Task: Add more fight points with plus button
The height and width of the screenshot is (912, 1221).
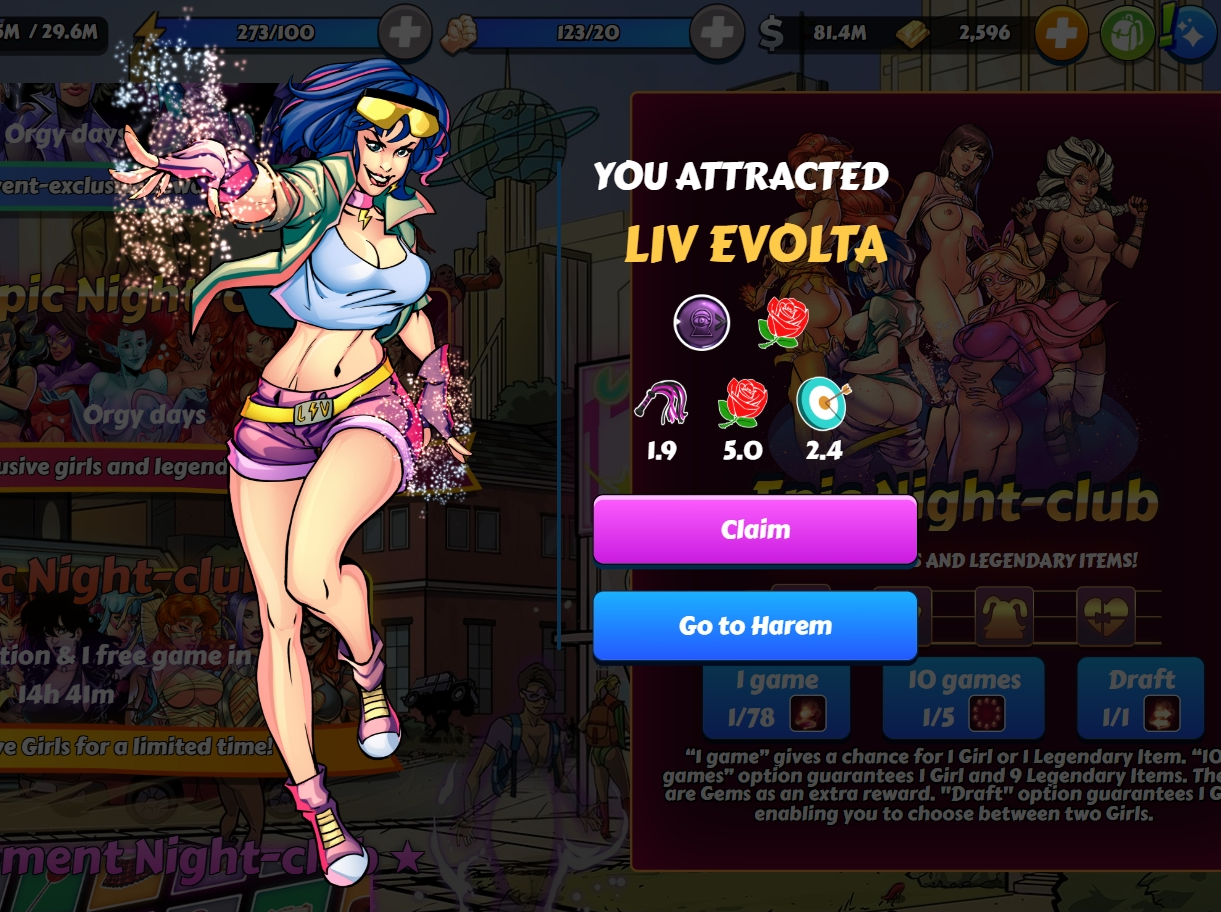Action: pos(716,33)
